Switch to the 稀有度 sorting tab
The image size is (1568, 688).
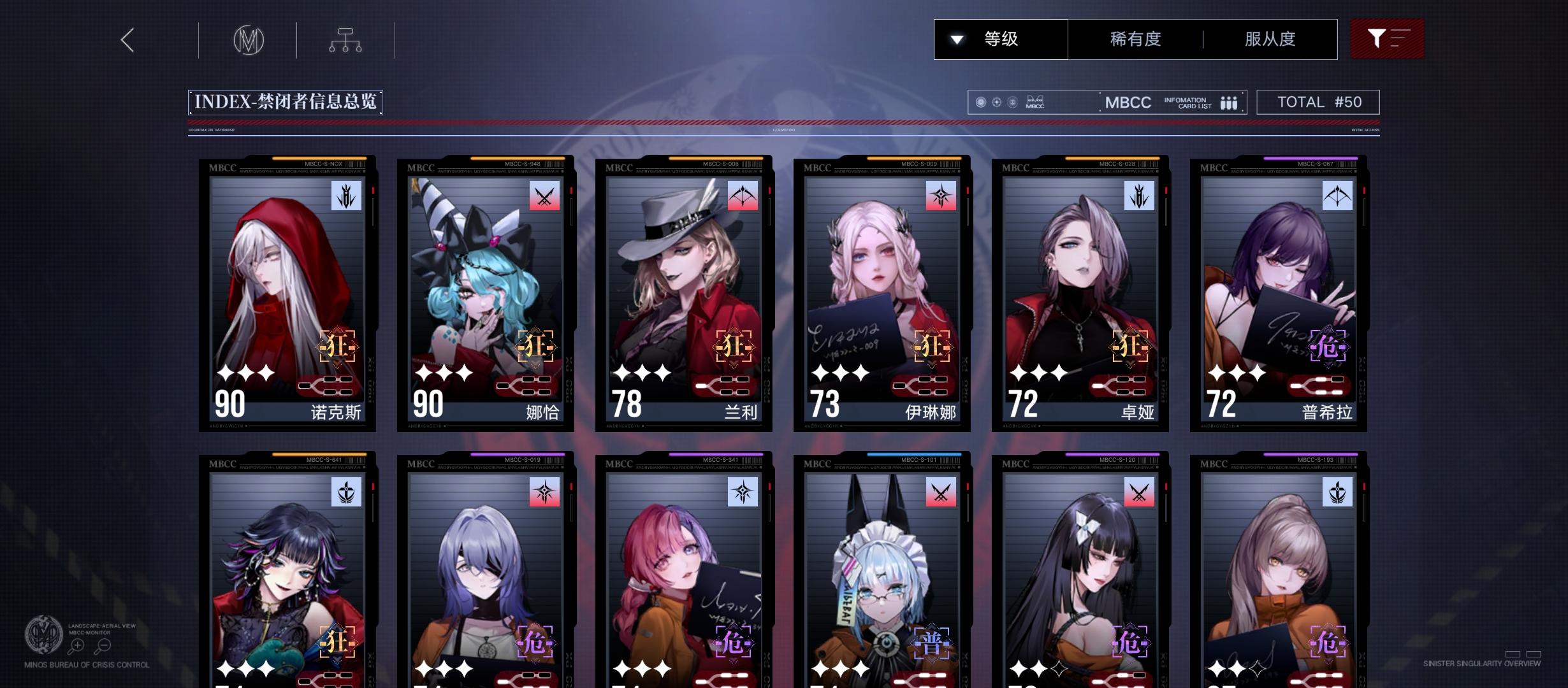1134,39
